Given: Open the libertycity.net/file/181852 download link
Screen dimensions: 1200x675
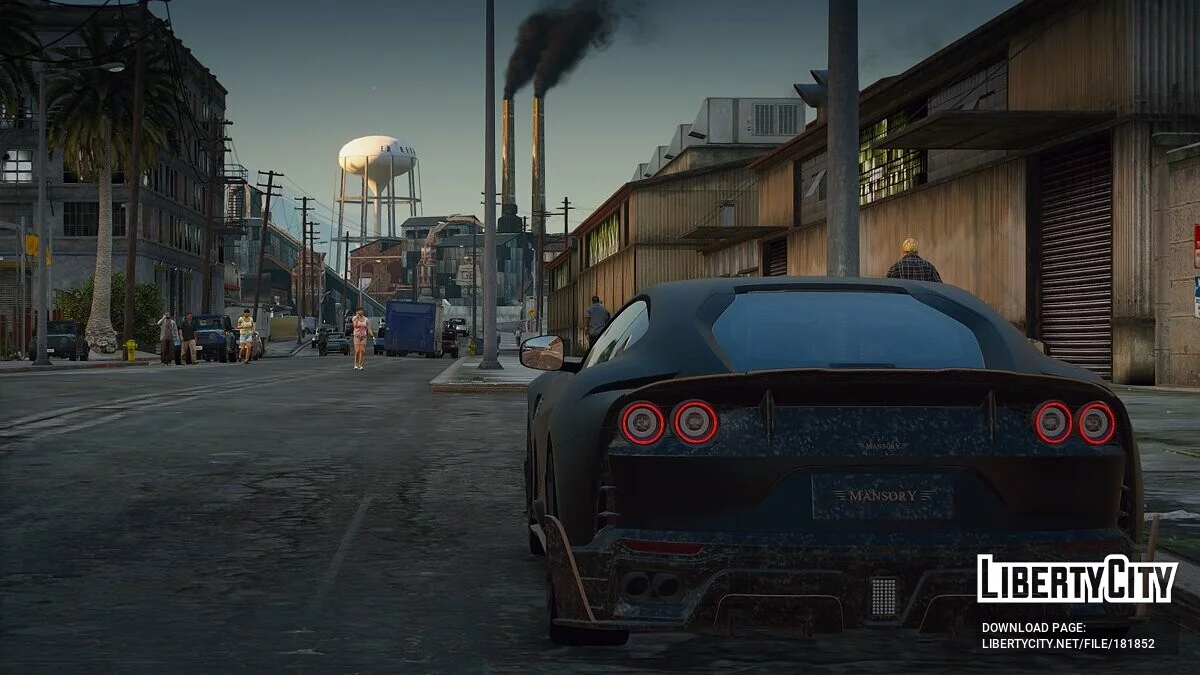Looking at the screenshot, I should click(x=1068, y=644).
